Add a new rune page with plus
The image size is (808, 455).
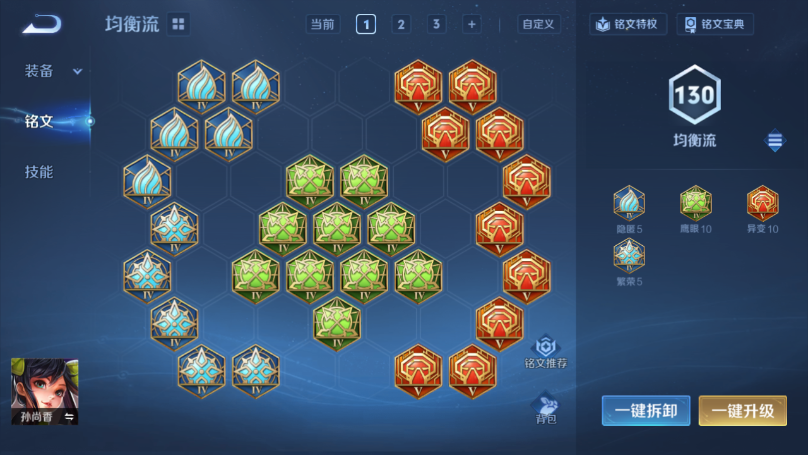[471, 24]
